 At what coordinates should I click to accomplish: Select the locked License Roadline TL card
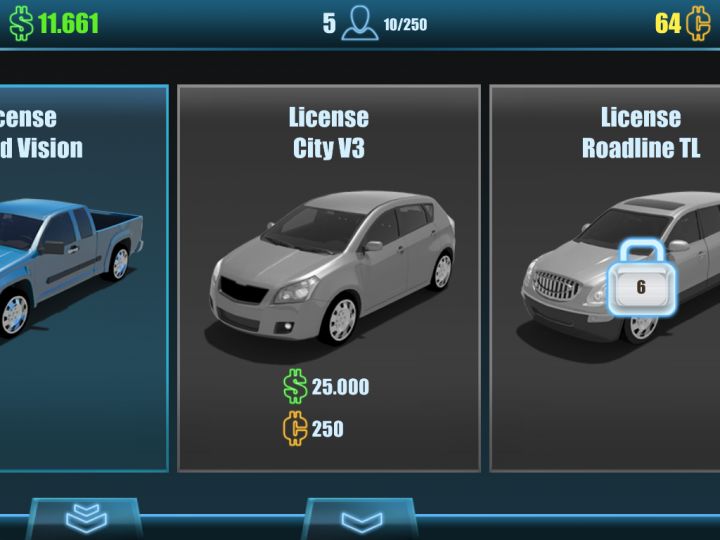coord(606,278)
